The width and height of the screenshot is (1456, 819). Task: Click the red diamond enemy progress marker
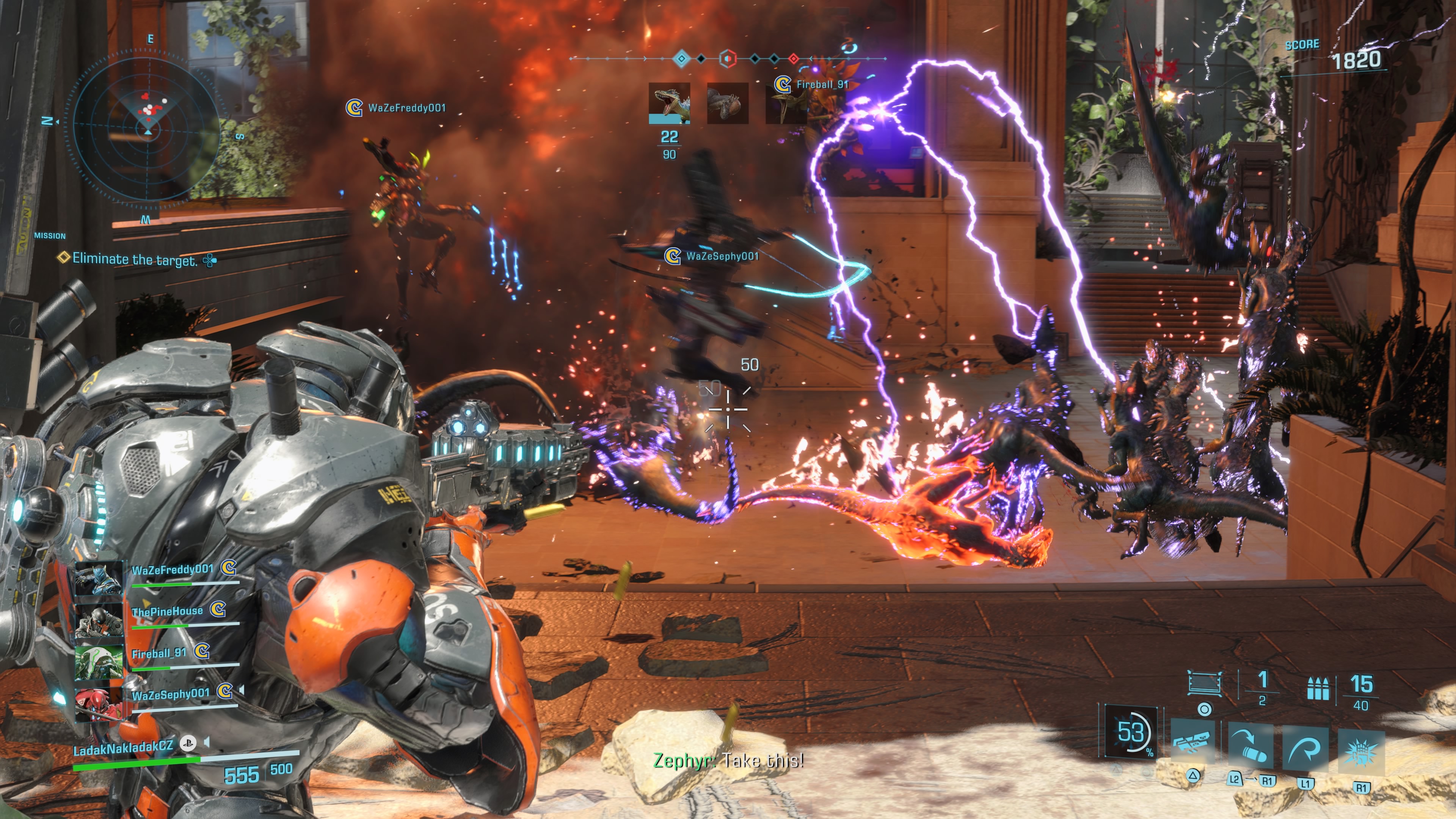point(794,58)
